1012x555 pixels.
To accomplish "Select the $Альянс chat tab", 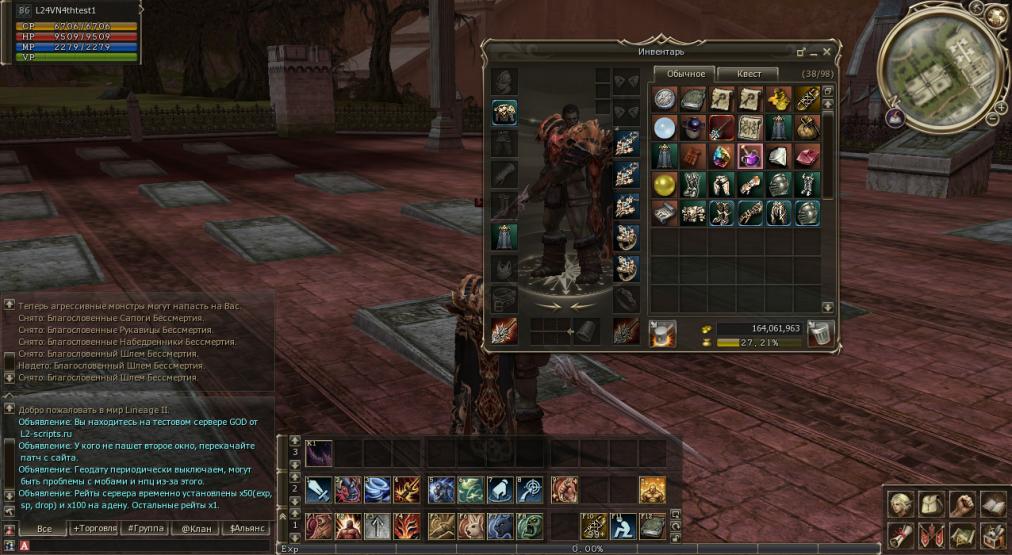I will [246, 527].
